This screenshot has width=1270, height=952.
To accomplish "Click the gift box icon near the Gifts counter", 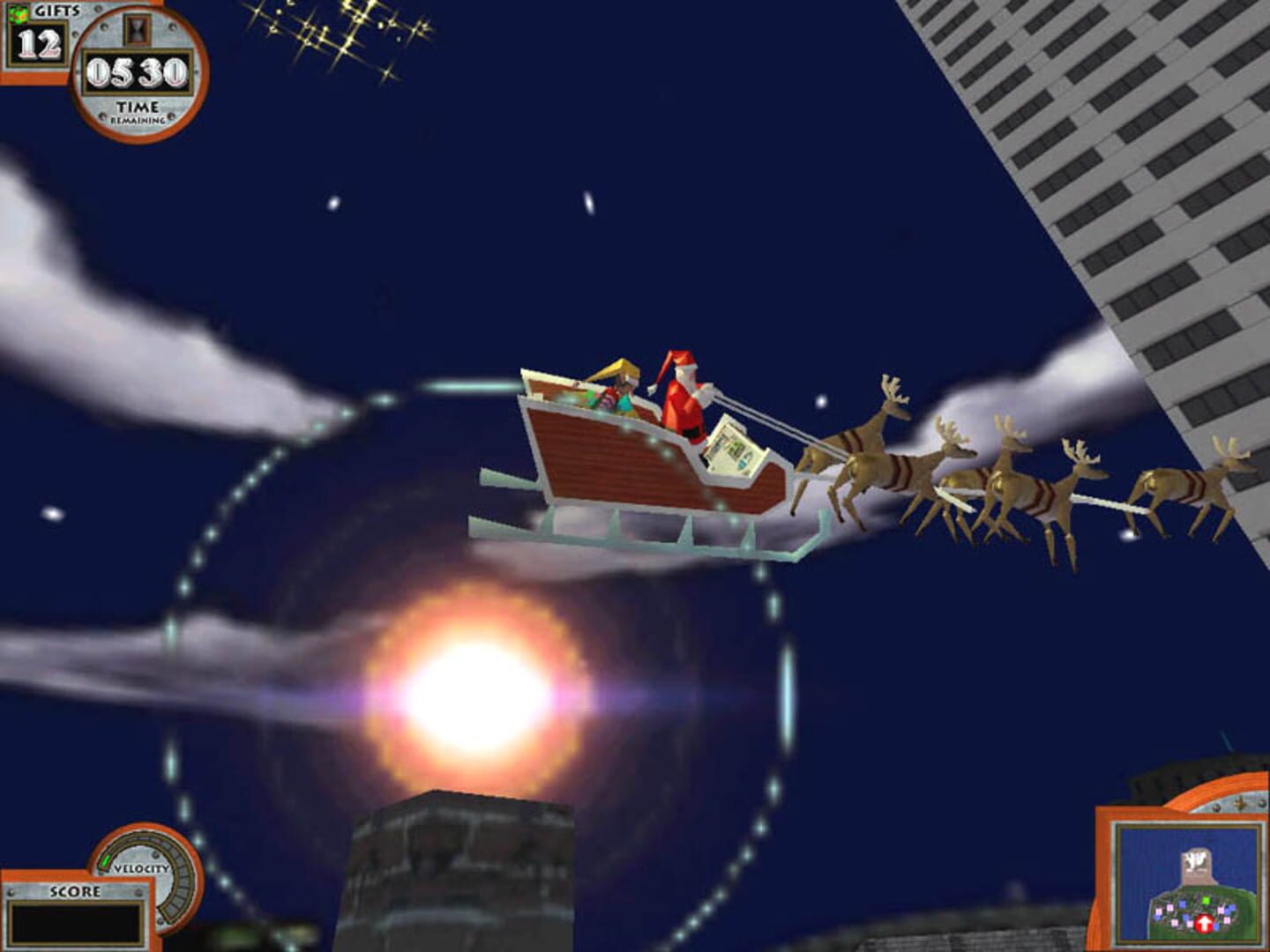I will point(19,14).
